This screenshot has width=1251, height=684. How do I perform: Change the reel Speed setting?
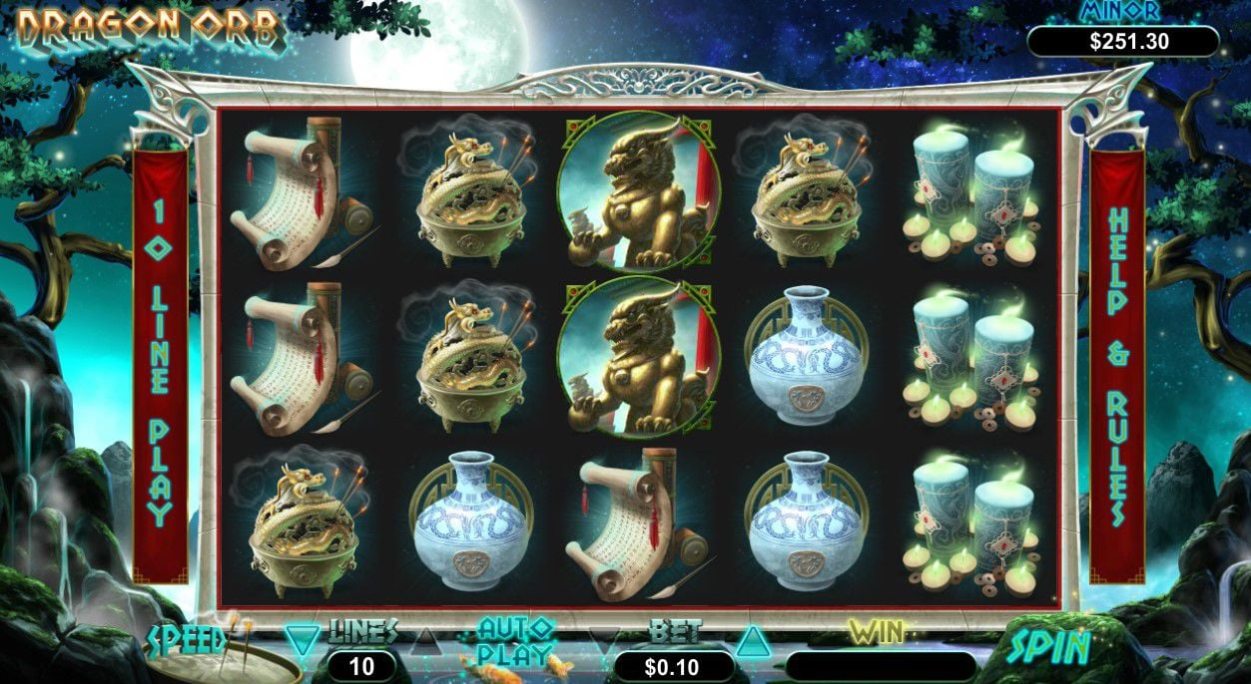point(188,640)
